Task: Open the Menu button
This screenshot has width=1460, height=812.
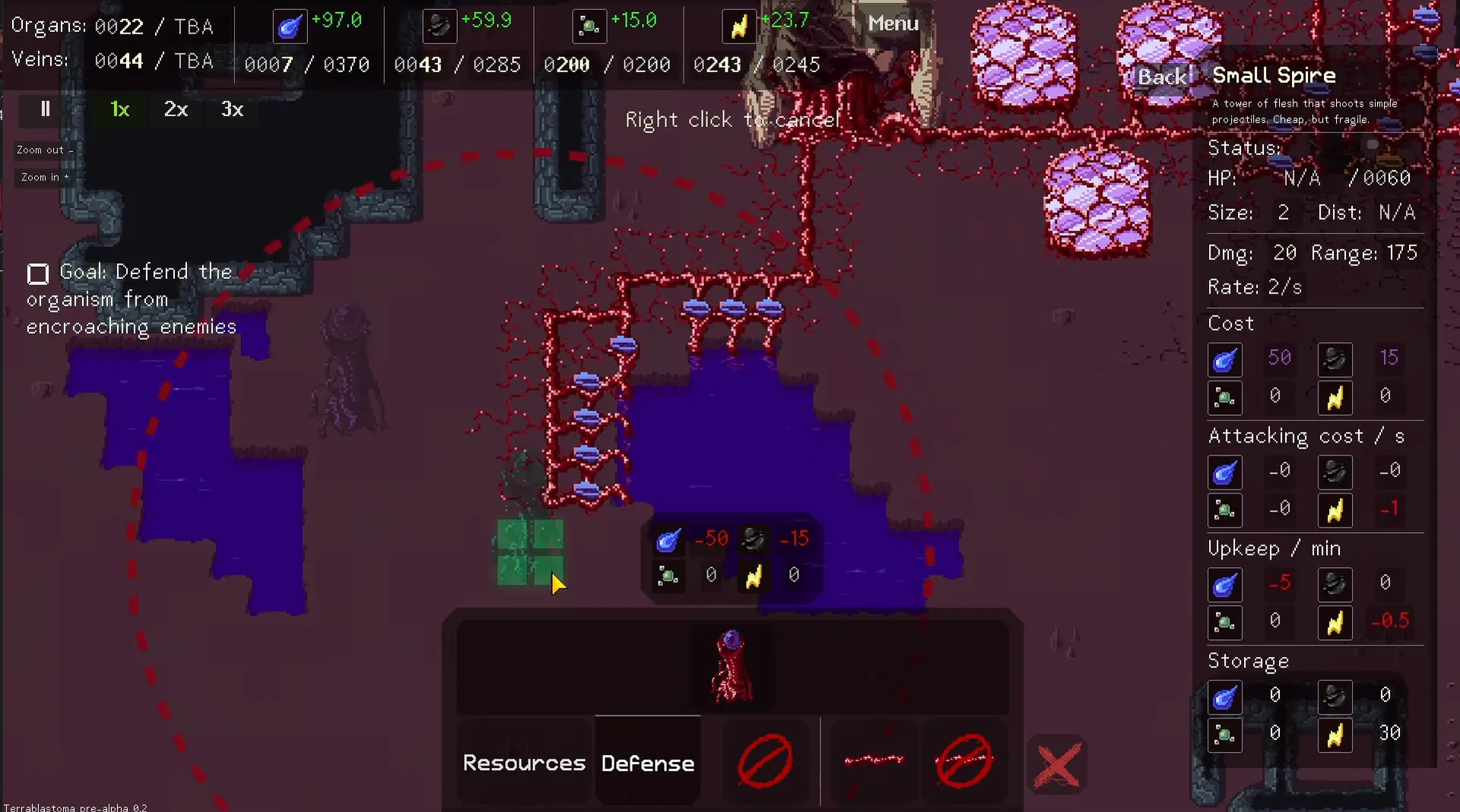Action: coord(893,24)
